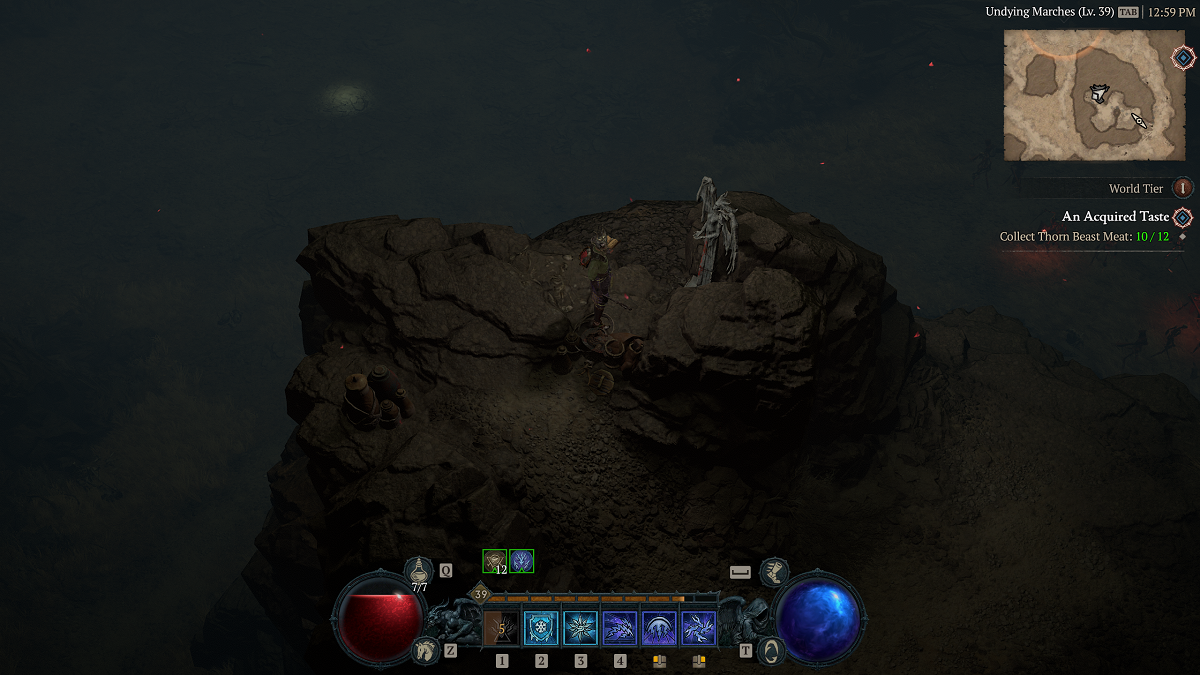Summon mount with the horse icon

[x=424, y=651]
